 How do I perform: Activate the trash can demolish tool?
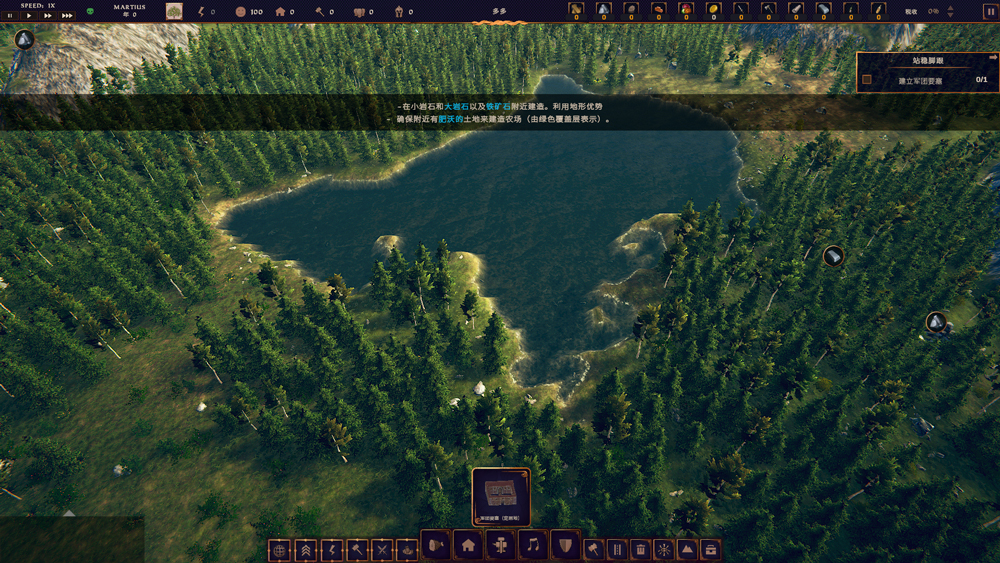pos(640,550)
